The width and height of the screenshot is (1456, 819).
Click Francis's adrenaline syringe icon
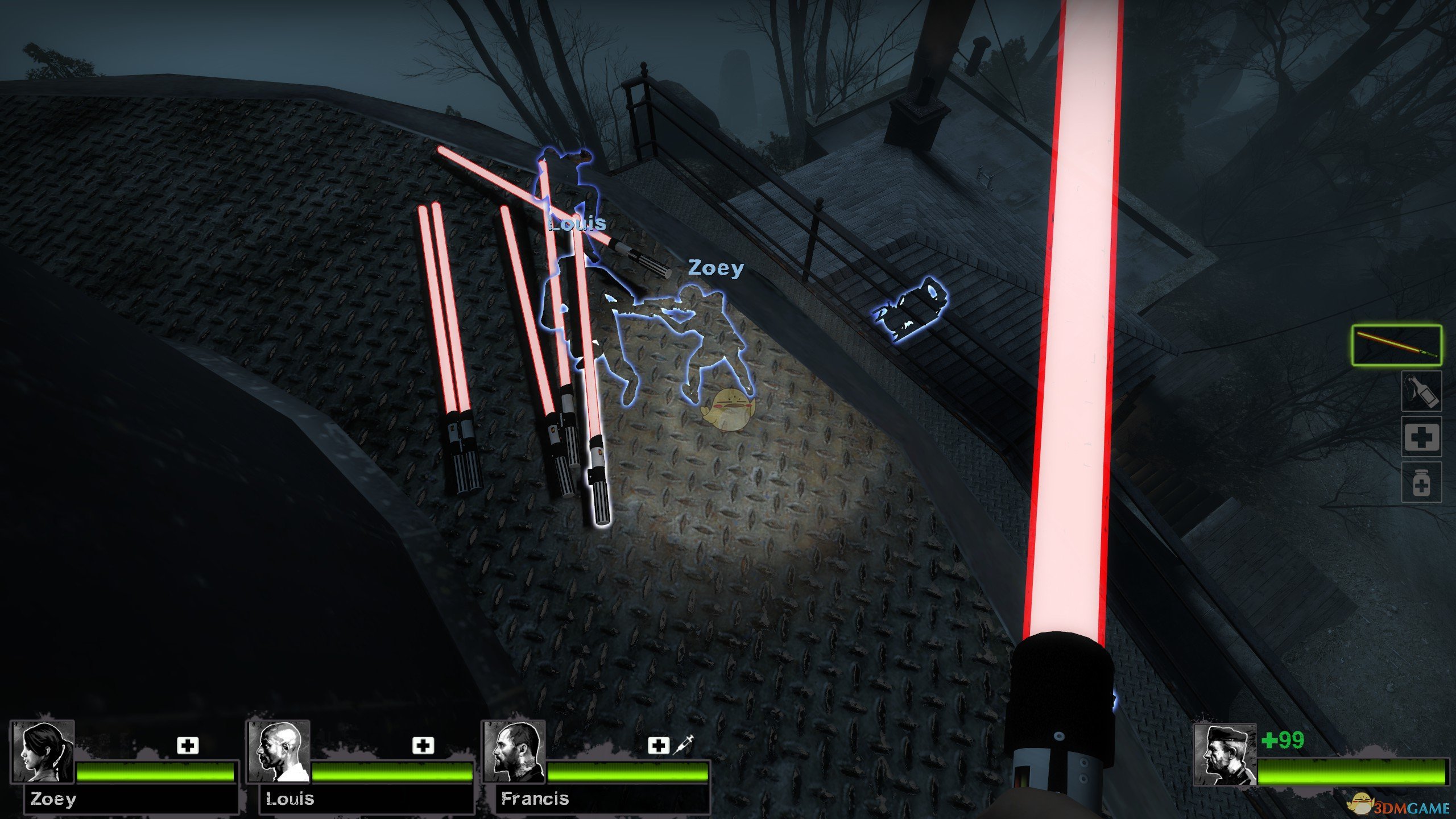pos(683,744)
